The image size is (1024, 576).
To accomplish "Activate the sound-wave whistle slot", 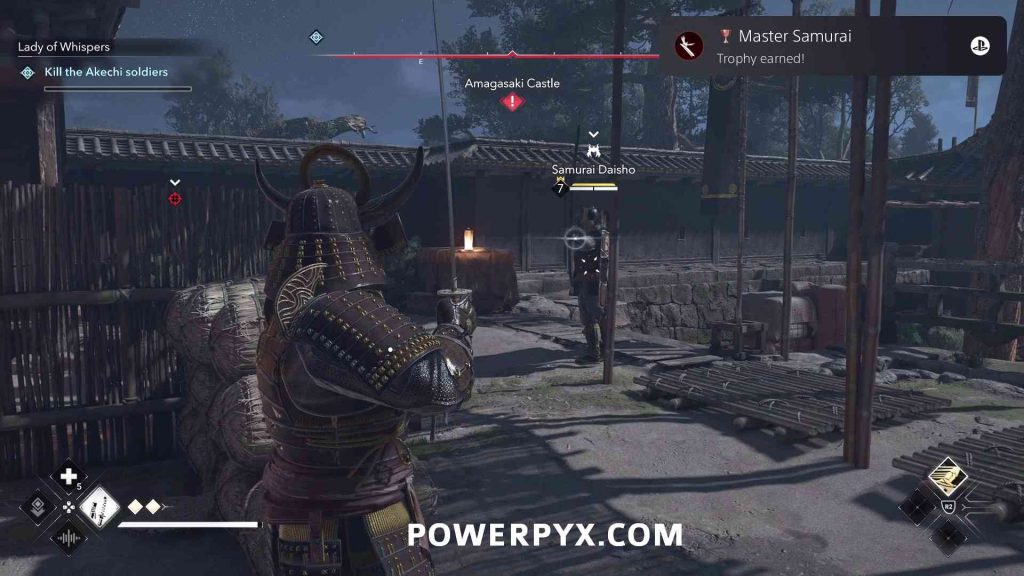I will point(68,537).
